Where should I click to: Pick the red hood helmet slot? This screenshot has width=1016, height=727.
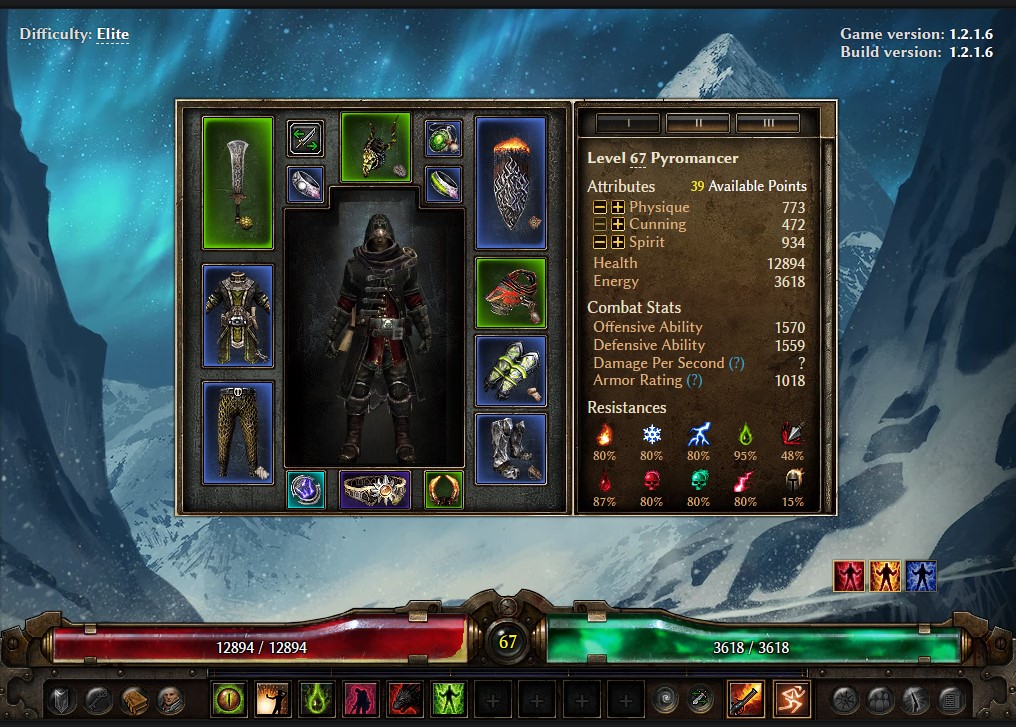510,292
